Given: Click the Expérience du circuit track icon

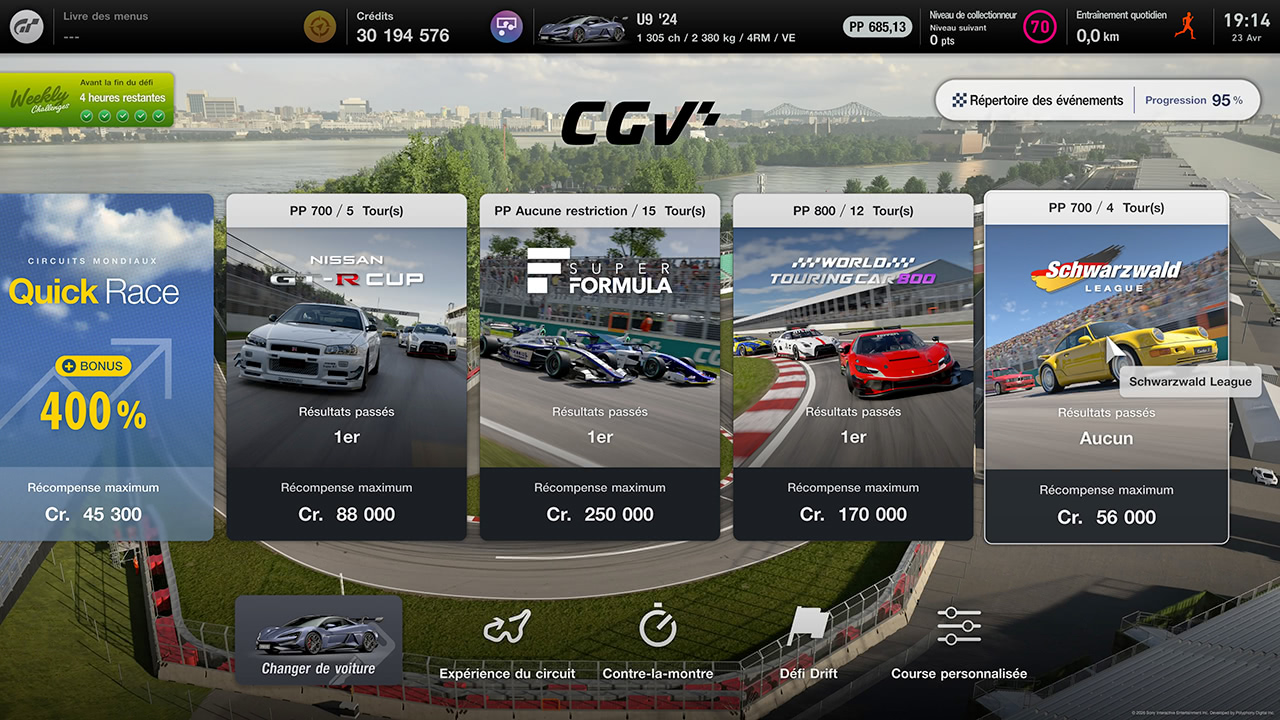Looking at the screenshot, I should 507,625.
